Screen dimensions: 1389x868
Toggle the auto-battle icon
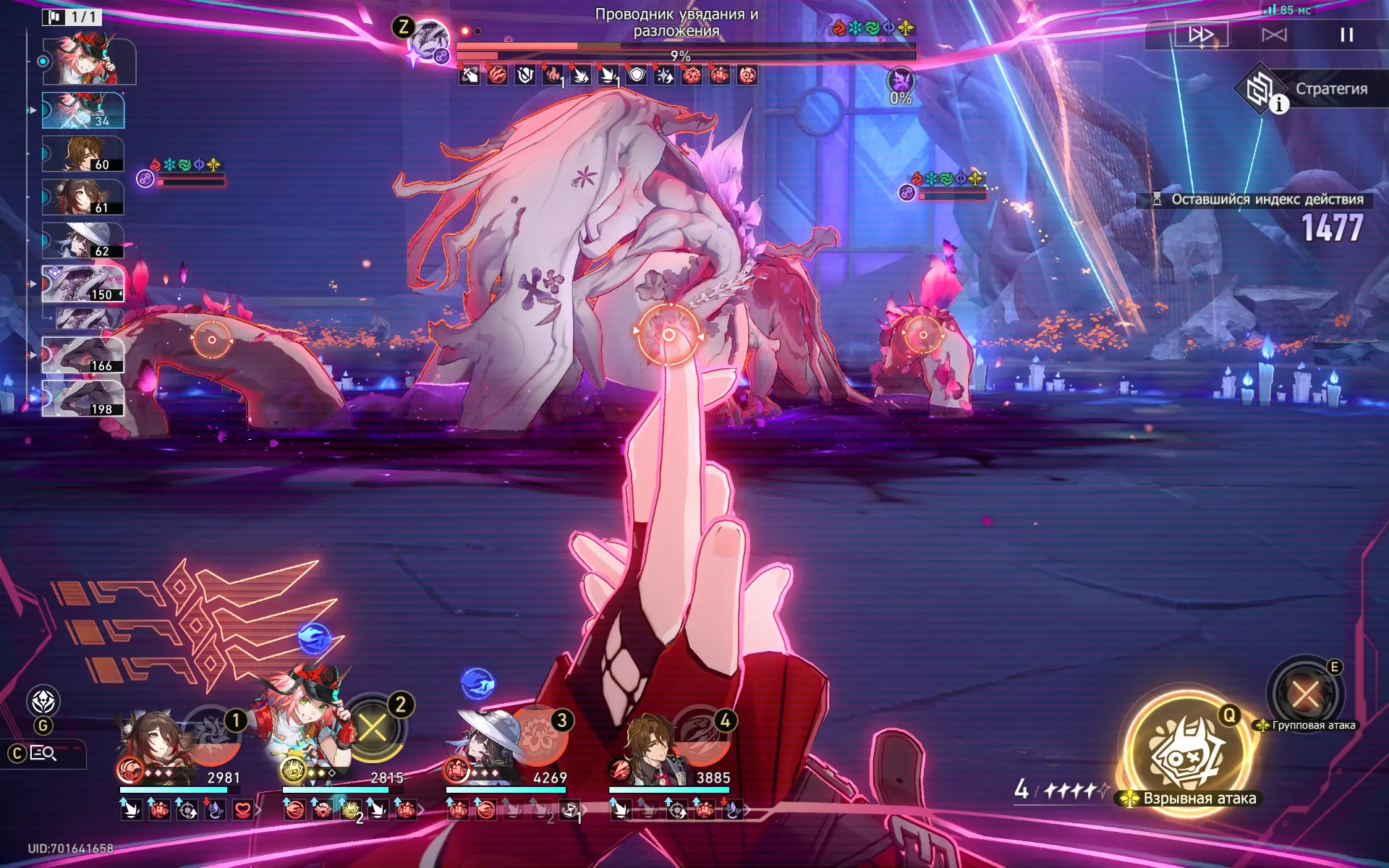click(x=1274, y=35)
